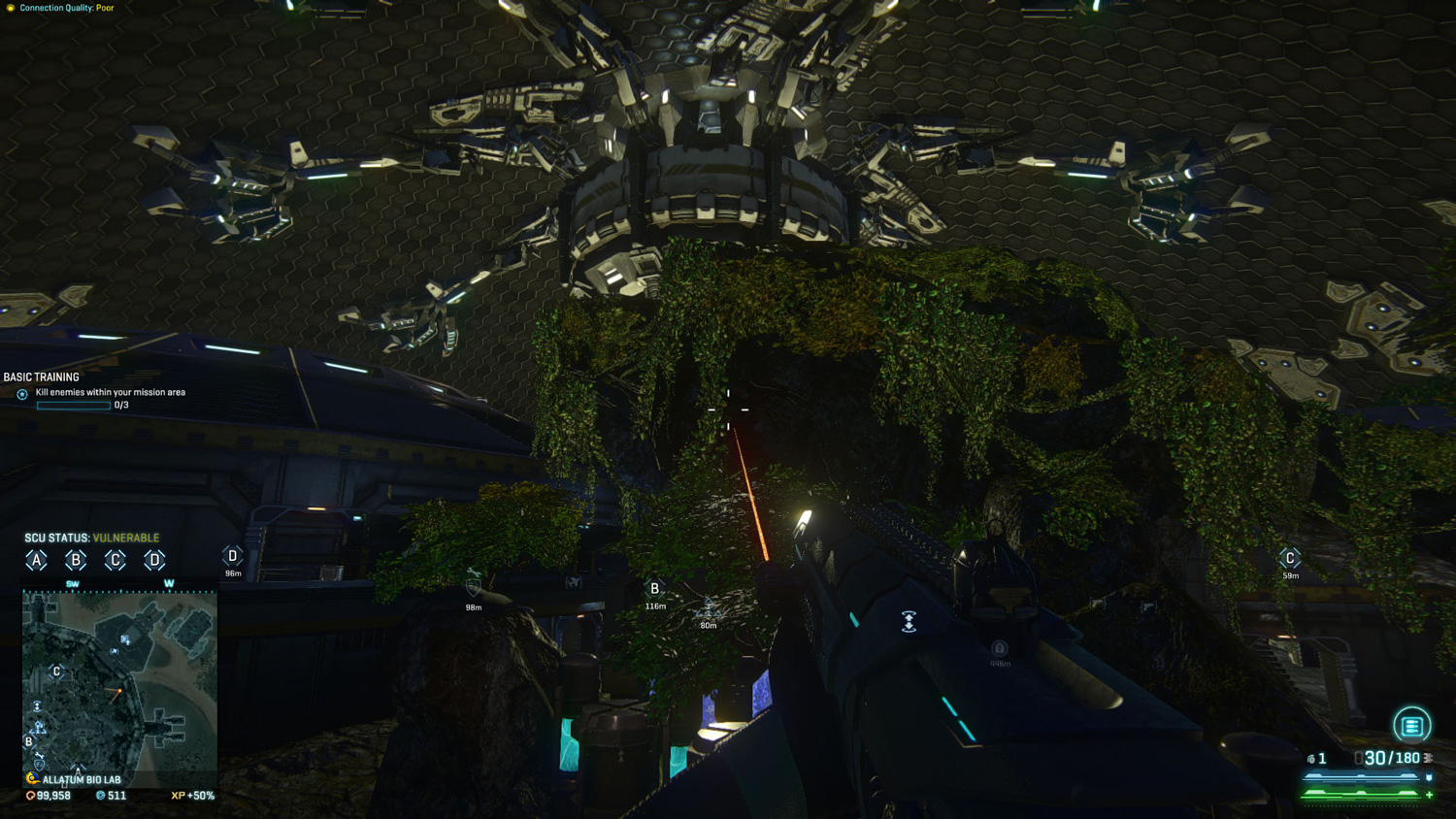Choose the SCU status point D icon
The height and width of the screenshot is (819, 1456).
(x=154, y=560)
